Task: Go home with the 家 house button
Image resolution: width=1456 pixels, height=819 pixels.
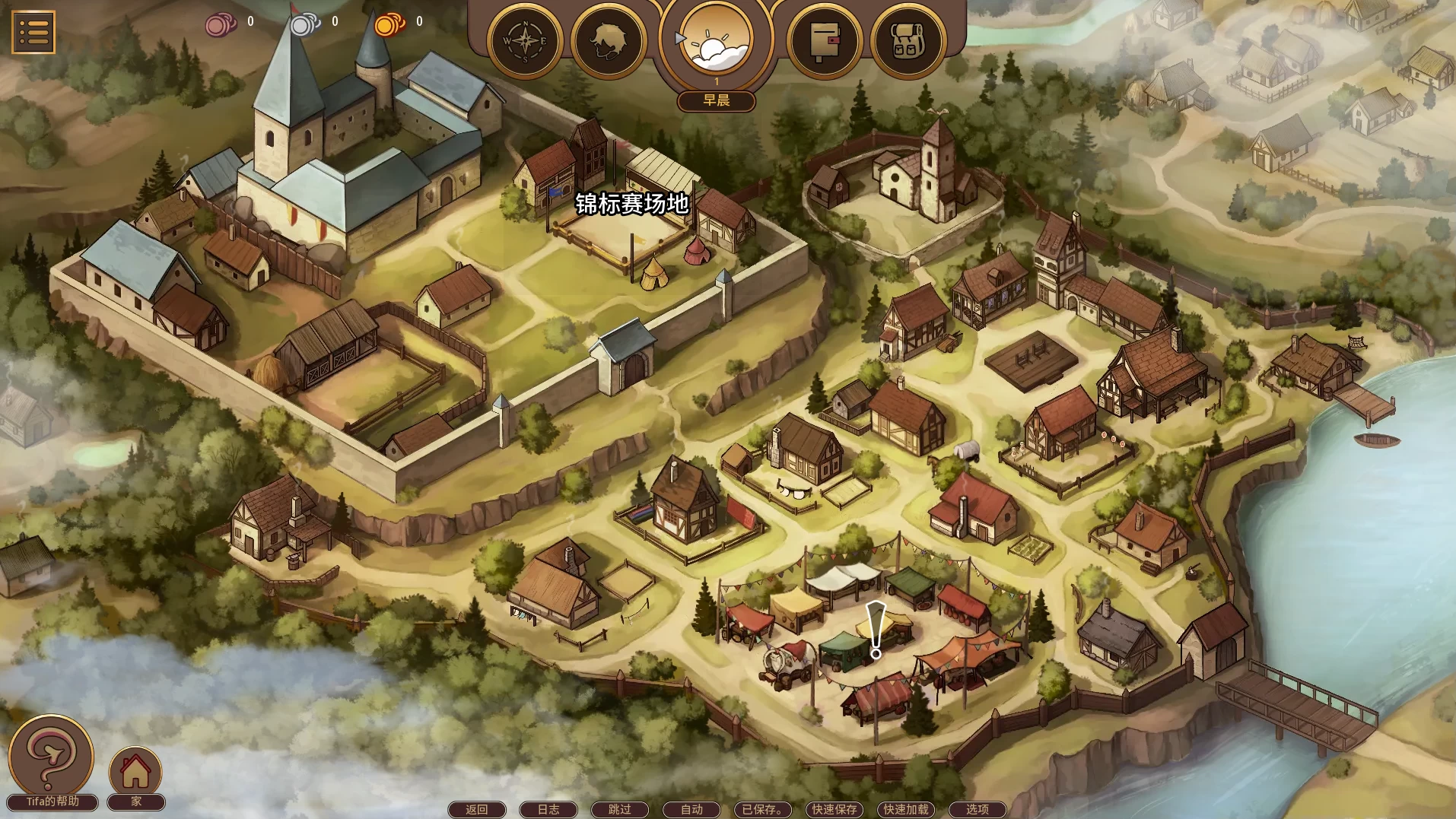Action: [x=135, y=771]
